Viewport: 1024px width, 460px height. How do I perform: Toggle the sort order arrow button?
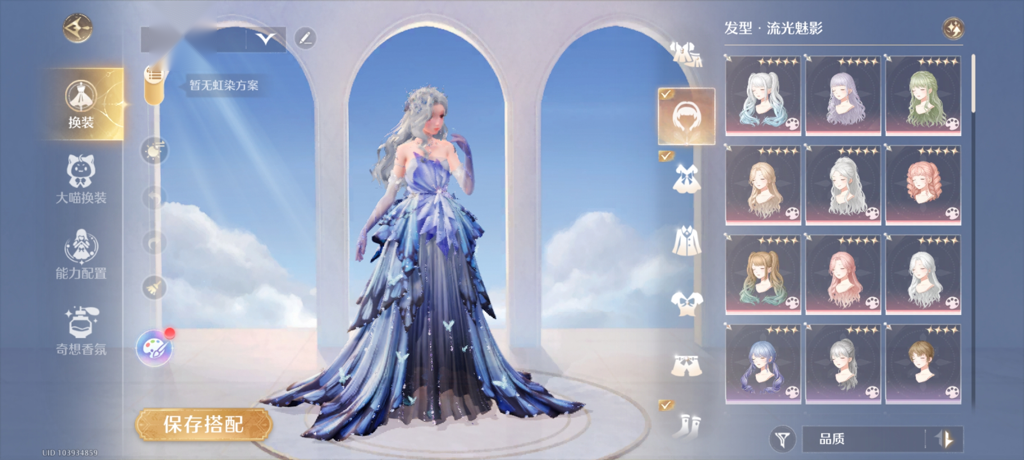tap(943, 438)
